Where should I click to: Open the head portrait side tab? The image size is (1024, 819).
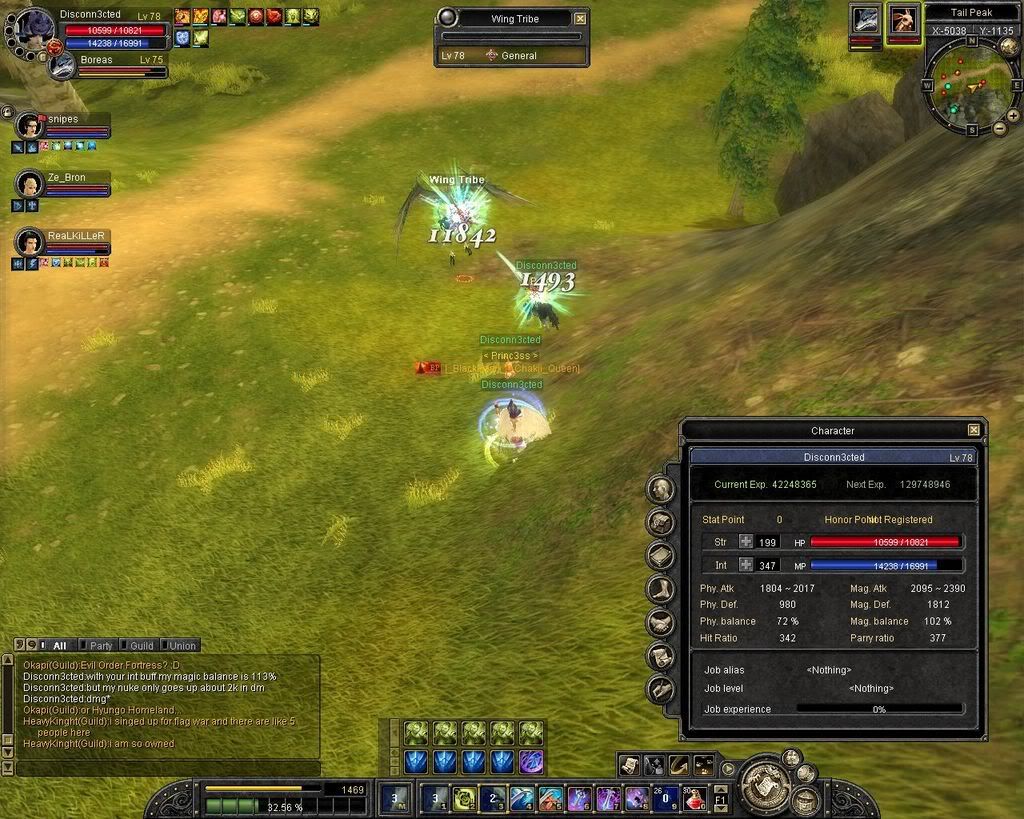(660, 489)
